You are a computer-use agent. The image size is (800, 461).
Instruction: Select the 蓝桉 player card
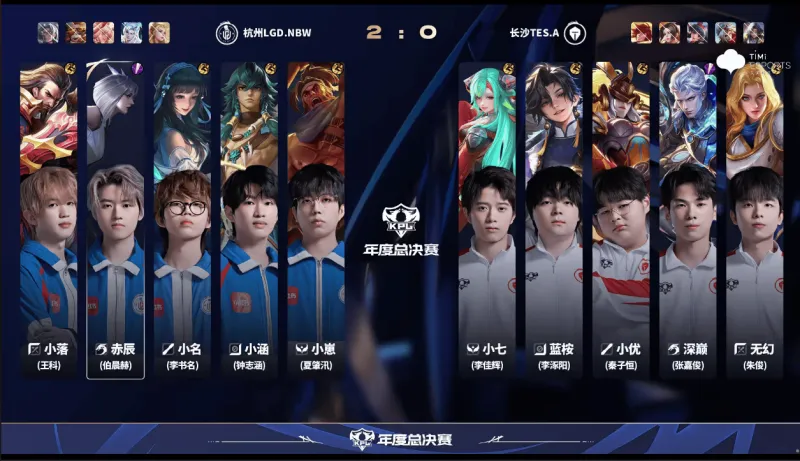point(554,220)
